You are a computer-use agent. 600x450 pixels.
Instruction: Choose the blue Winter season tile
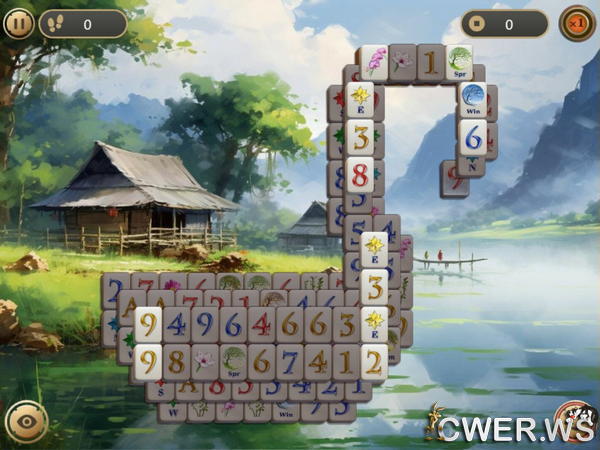(473, 100)
